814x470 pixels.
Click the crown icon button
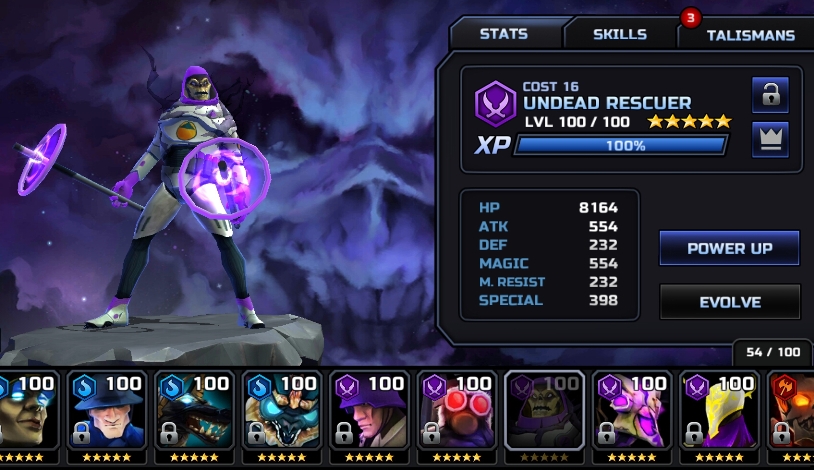click(770, 139)
